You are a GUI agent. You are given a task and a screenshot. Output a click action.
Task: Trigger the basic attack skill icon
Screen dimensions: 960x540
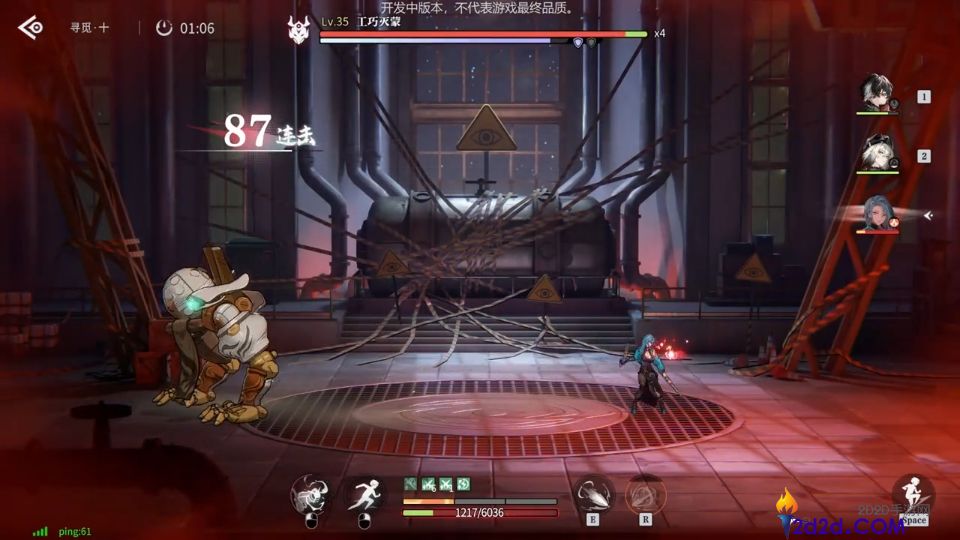pos(310,494)
